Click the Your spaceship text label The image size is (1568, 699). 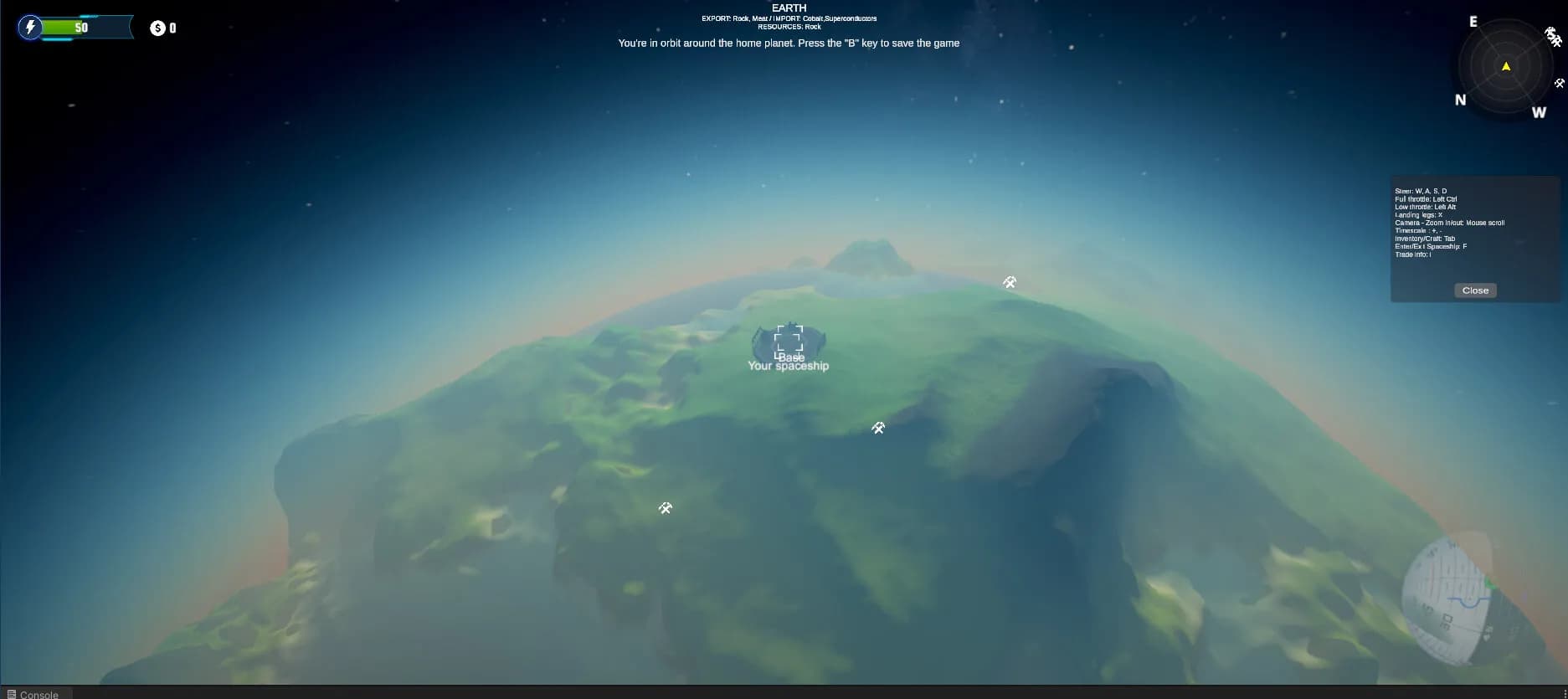pyautogui.click(x=788, y=366)
